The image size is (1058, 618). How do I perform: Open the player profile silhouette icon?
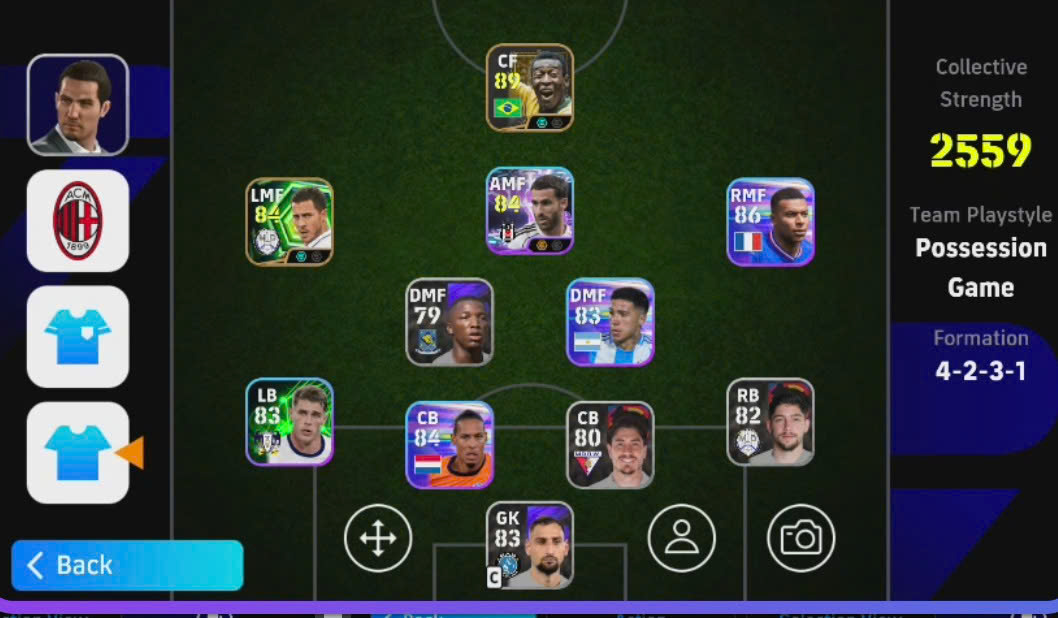[x=682, y=538]
